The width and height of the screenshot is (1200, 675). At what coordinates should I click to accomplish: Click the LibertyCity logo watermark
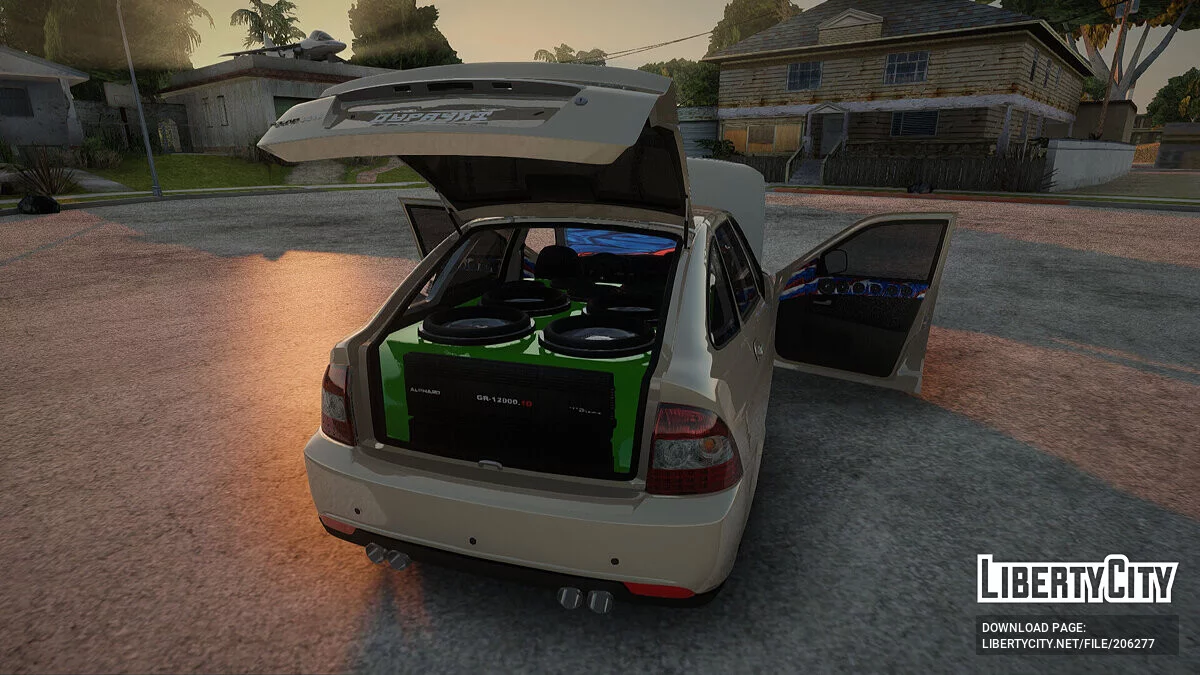pos(1076,579)
